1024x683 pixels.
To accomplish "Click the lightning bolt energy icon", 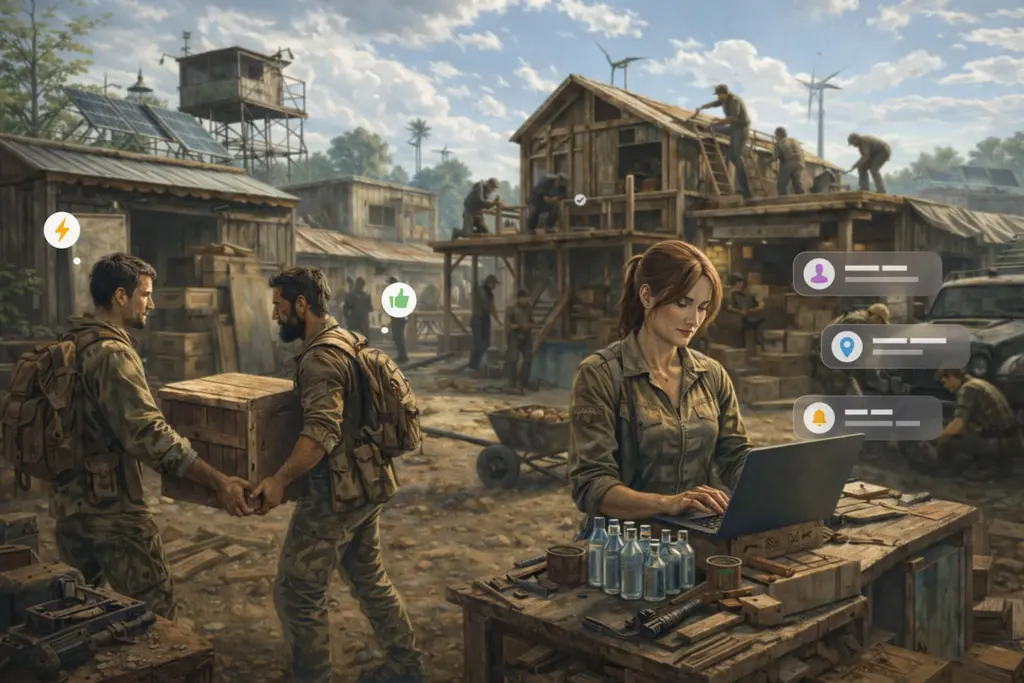I will click(x=62, y=230).
